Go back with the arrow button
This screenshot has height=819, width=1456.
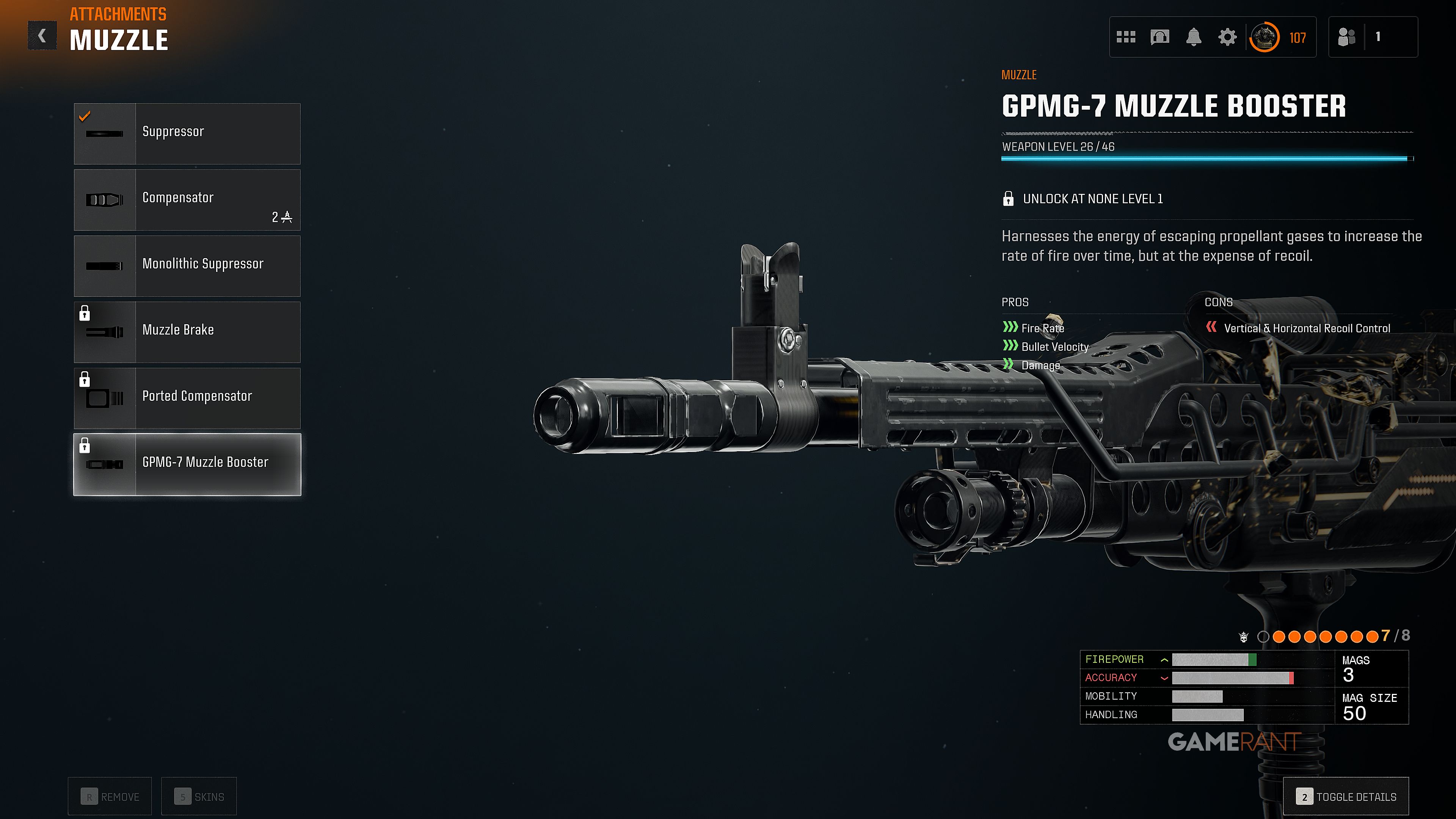42,36
